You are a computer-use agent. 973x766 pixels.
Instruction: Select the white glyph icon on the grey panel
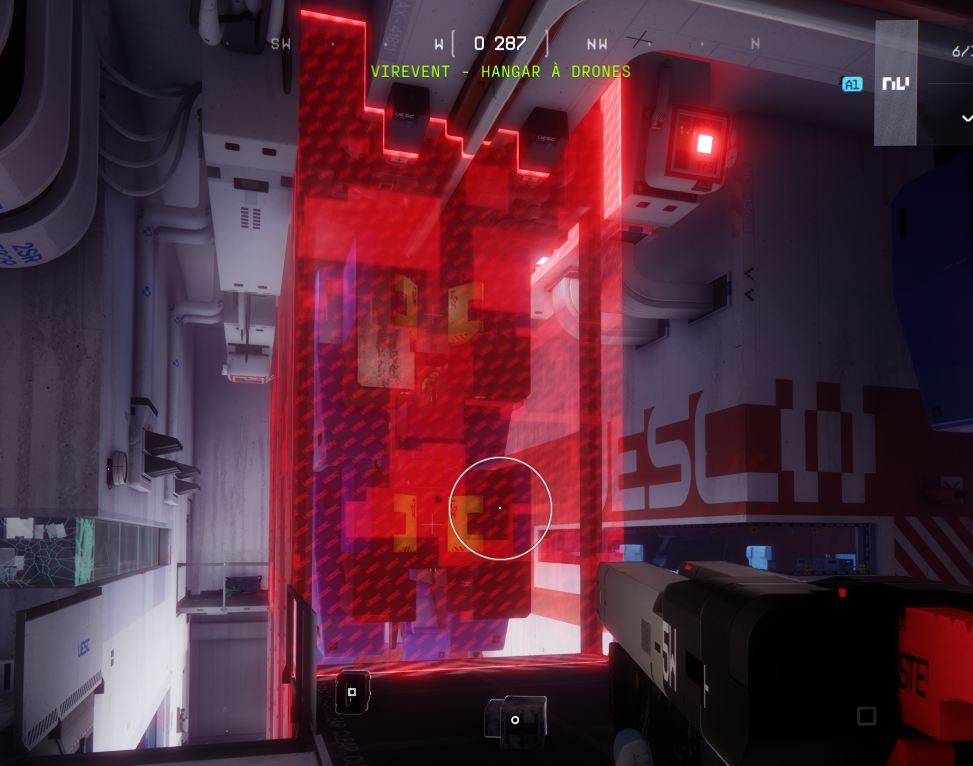895,84
